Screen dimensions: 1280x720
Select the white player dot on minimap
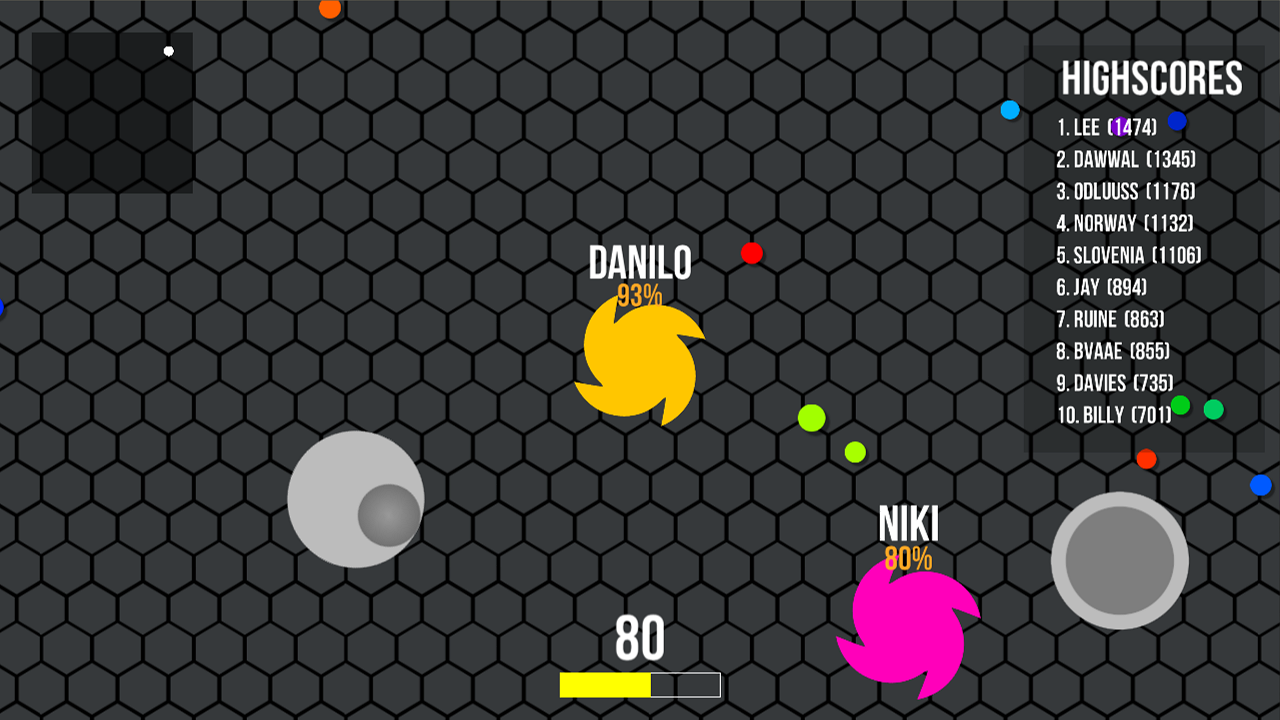[x=167, y=48]
